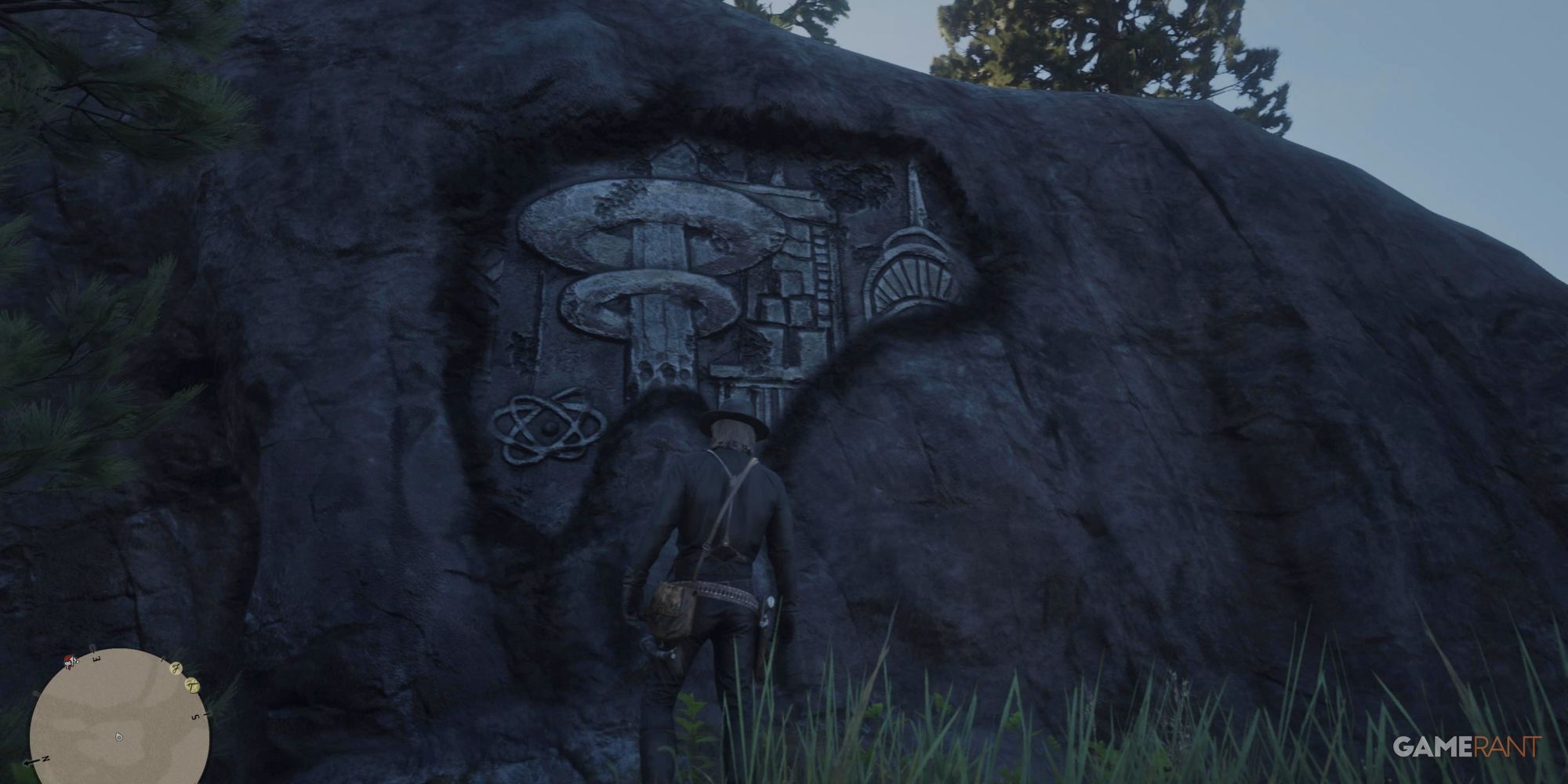
Task: Select the fence icon on the minimap edge
Action: [176, 668]
